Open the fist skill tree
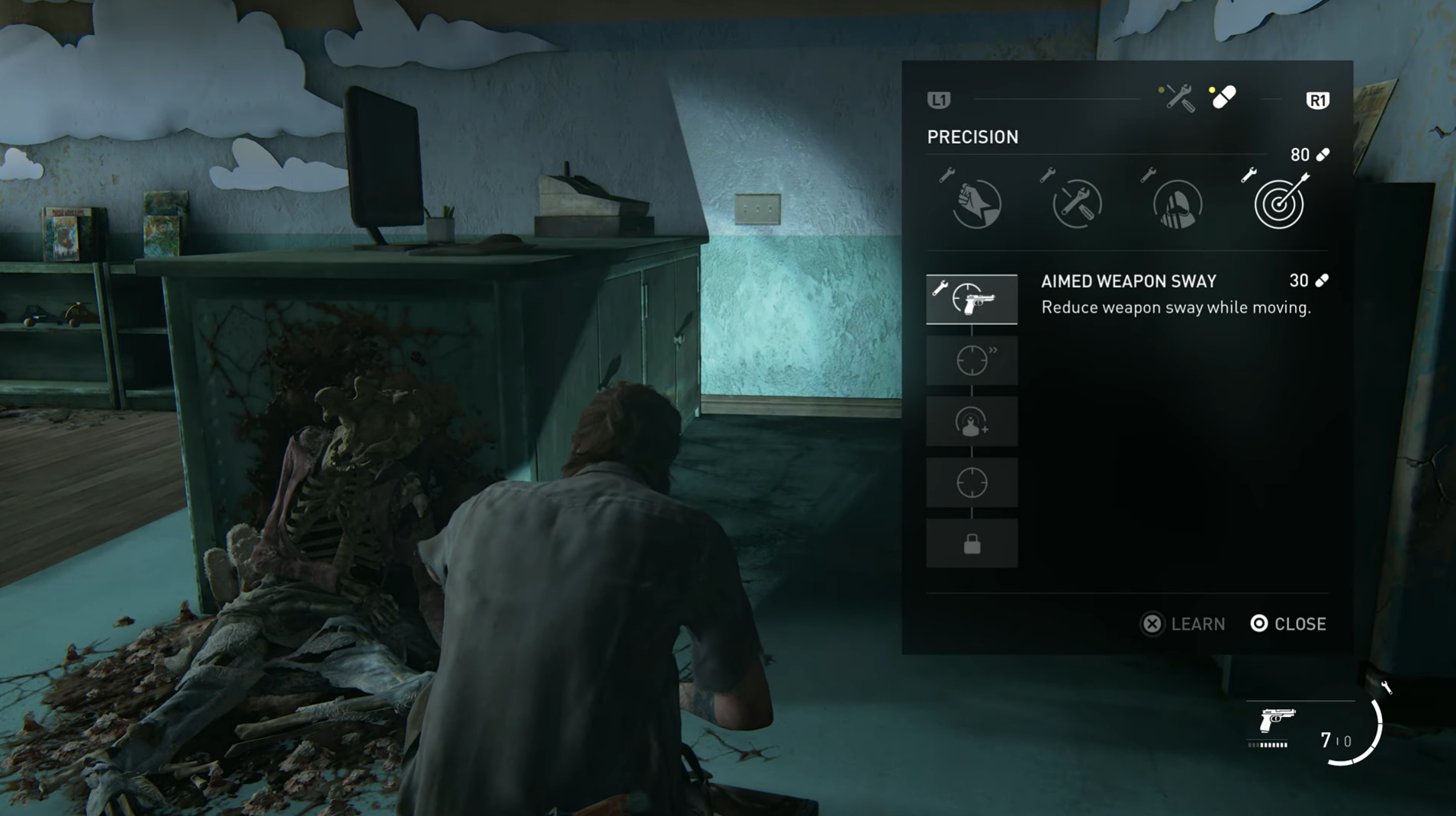 pyautogui.click(x=976, y=204)
